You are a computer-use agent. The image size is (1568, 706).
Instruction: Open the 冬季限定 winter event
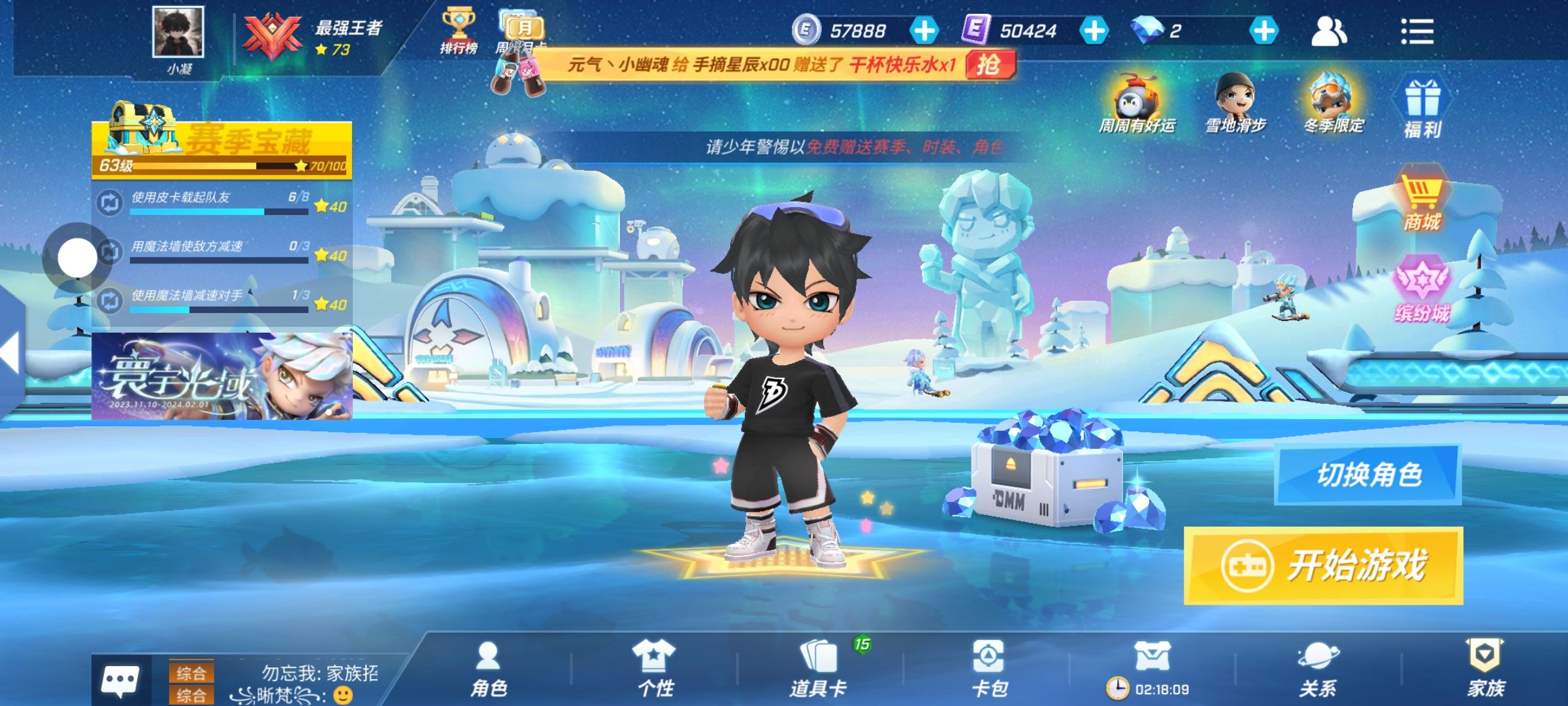pyautogui.click(x=1333, y=105)
